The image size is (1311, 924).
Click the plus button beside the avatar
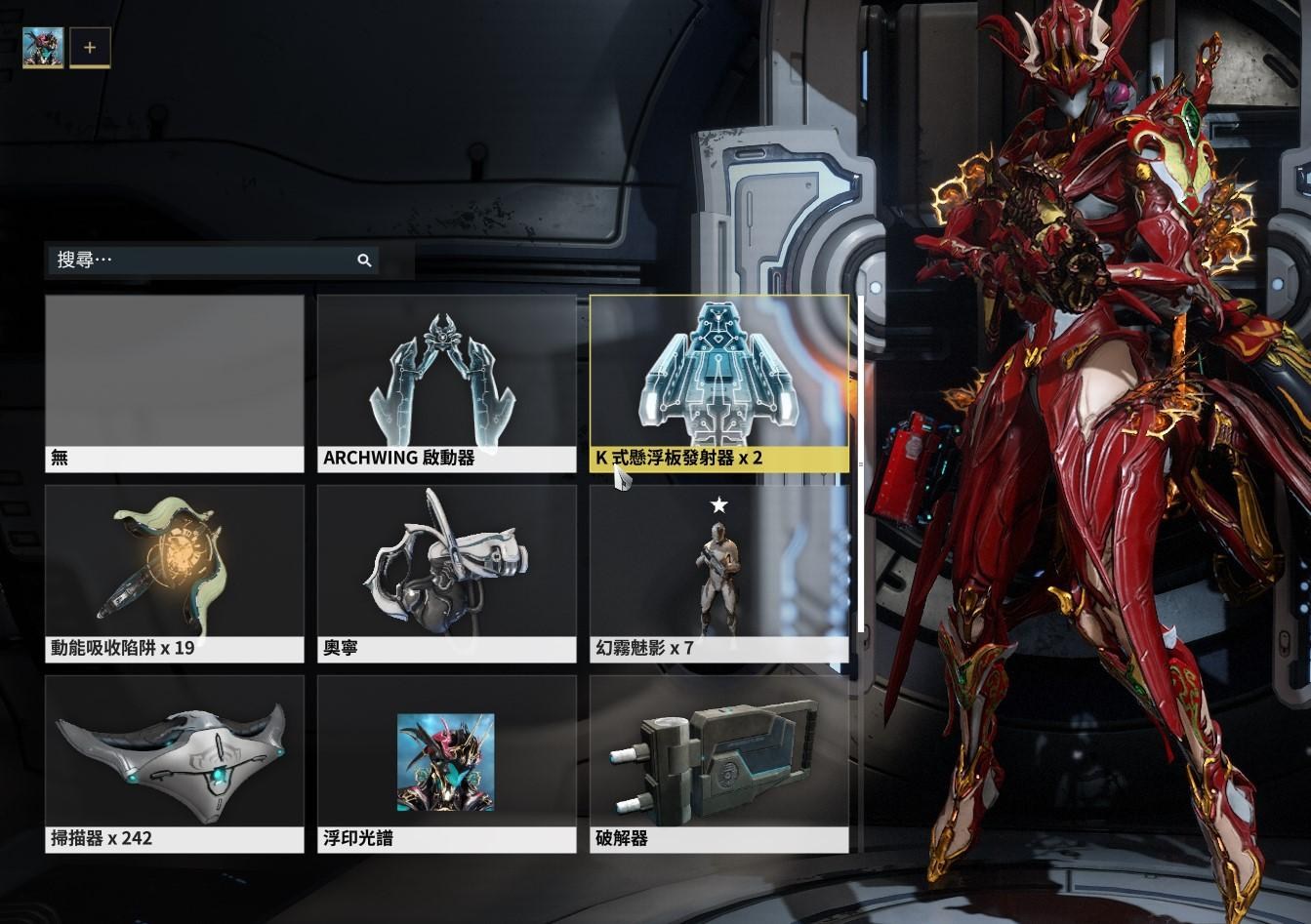tap(90, 47)
